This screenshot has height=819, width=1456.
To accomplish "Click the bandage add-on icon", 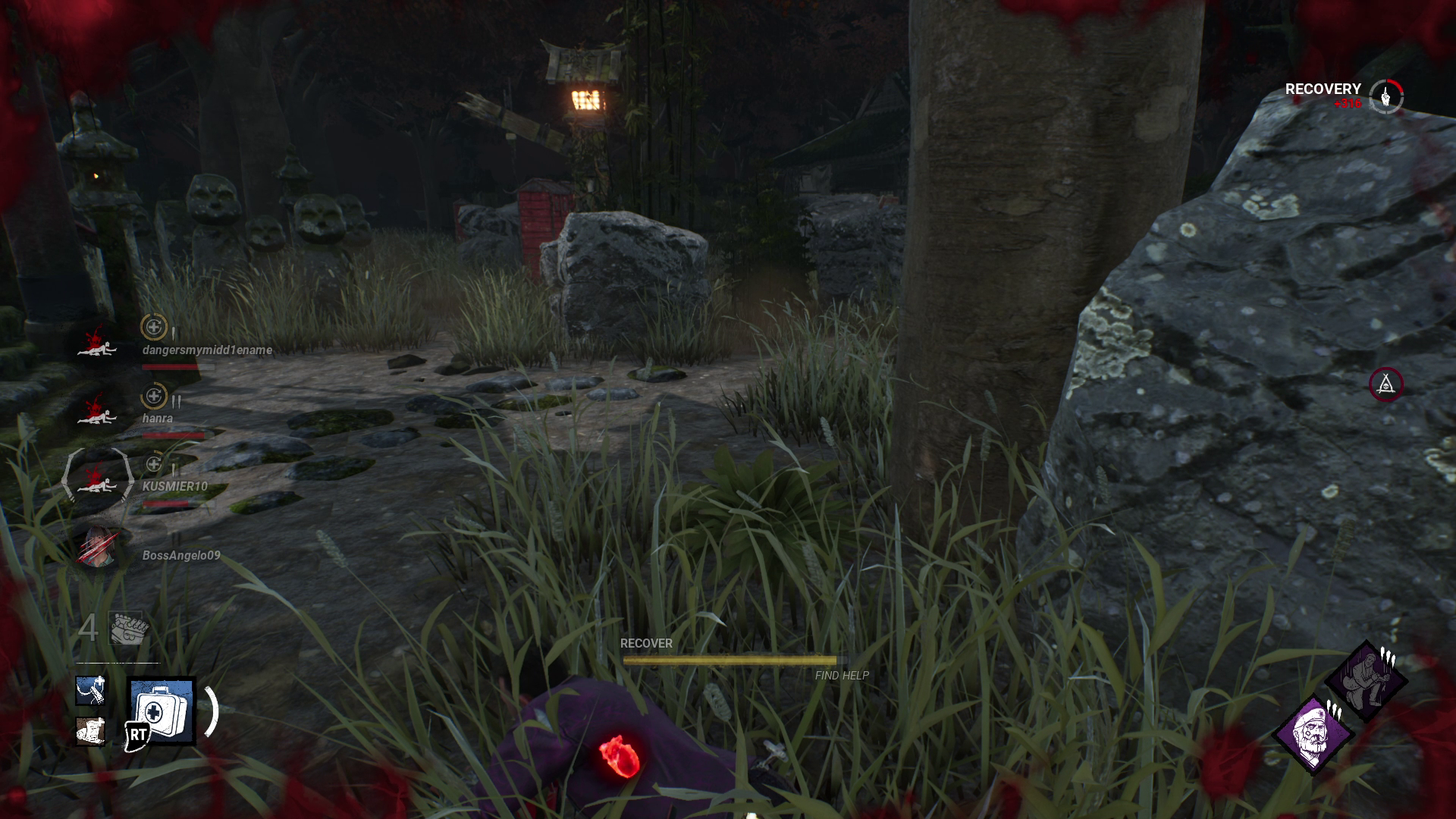I will click(x=90, y=731).
